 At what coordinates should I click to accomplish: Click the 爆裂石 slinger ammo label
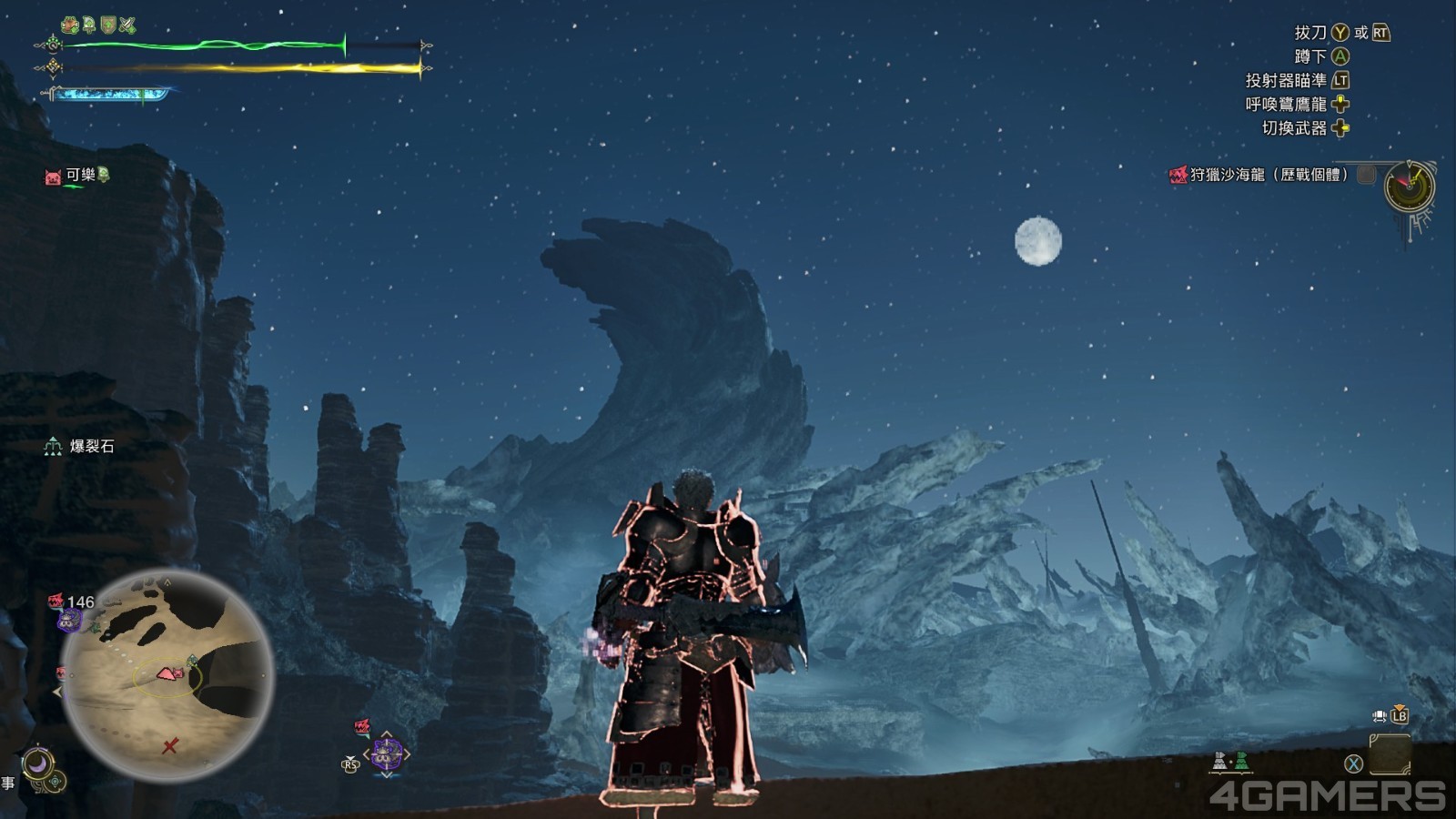click(91, 446)
